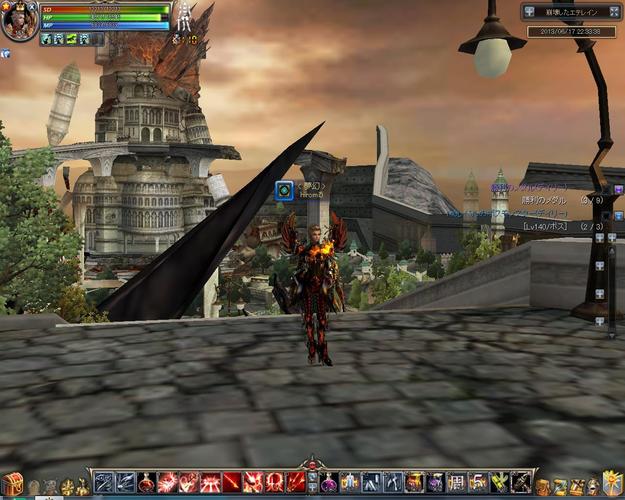Click the red diagonal slash skill slot

click(232, 483)
